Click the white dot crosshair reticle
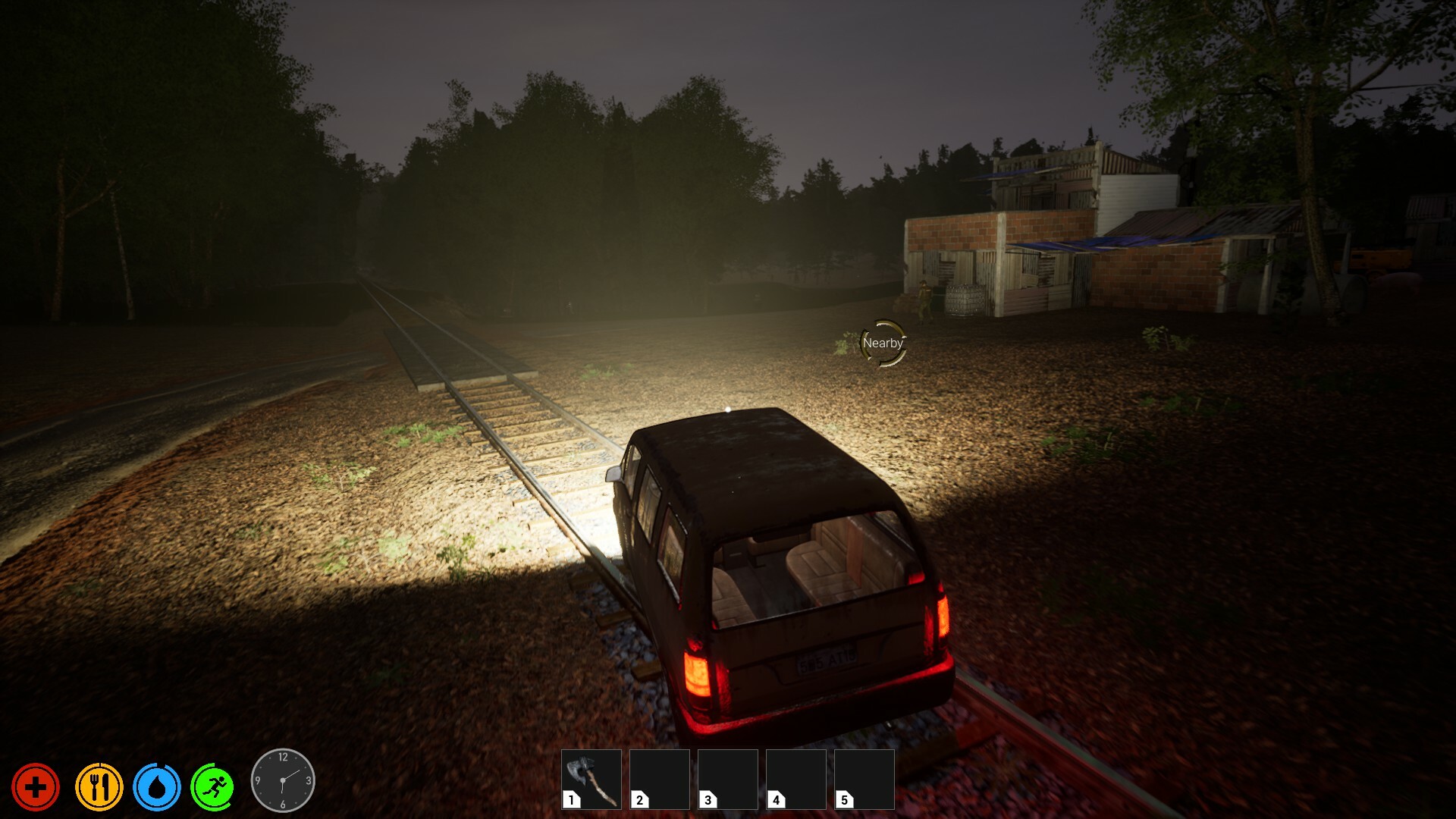The image size is (1456, 819). pos(727,409)
